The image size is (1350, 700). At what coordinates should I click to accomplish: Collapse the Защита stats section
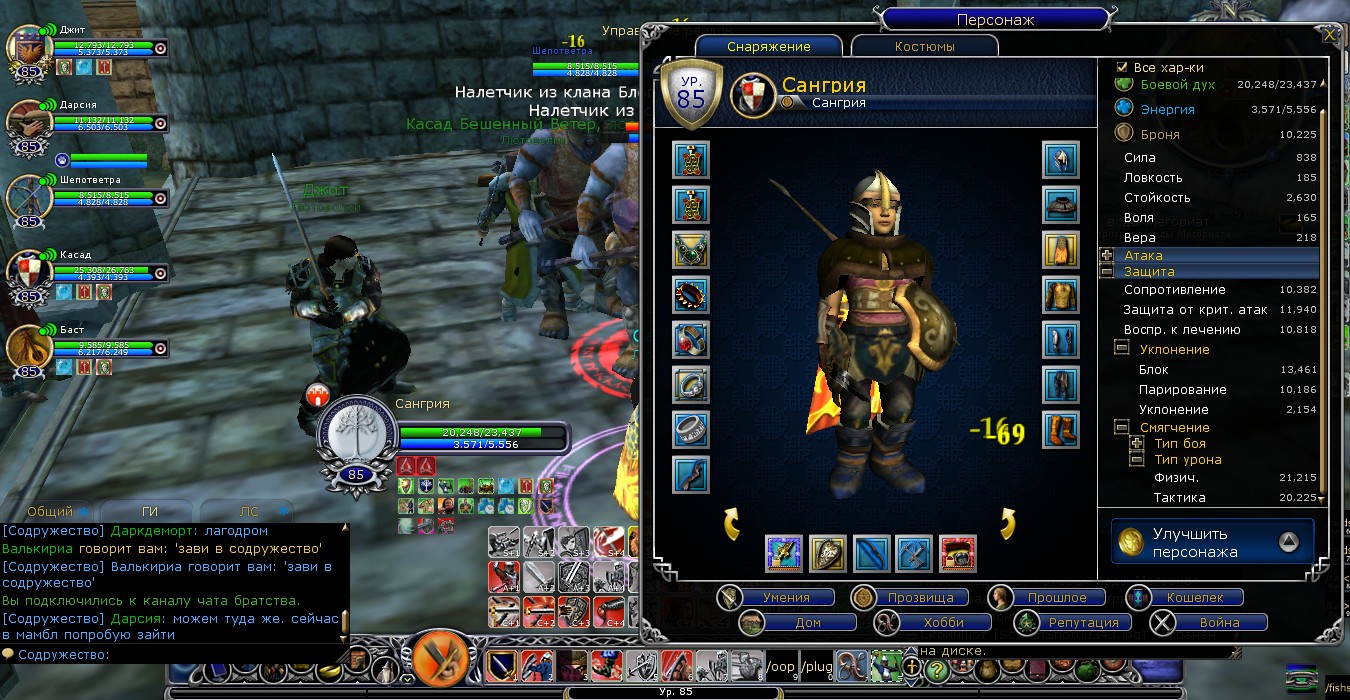point(1106,272)
